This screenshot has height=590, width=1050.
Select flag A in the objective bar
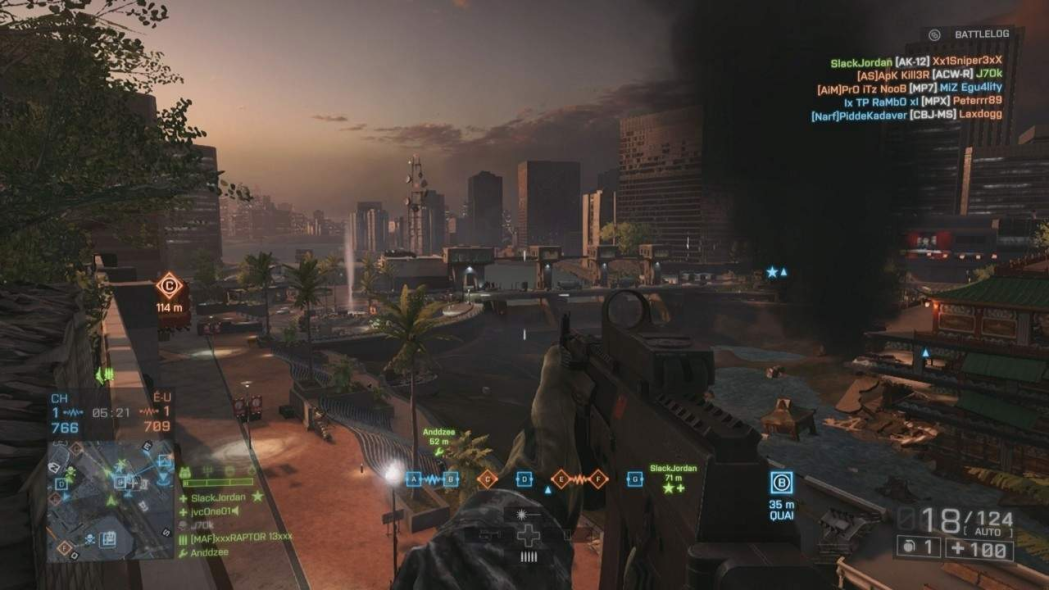click(x=413, y=479)
